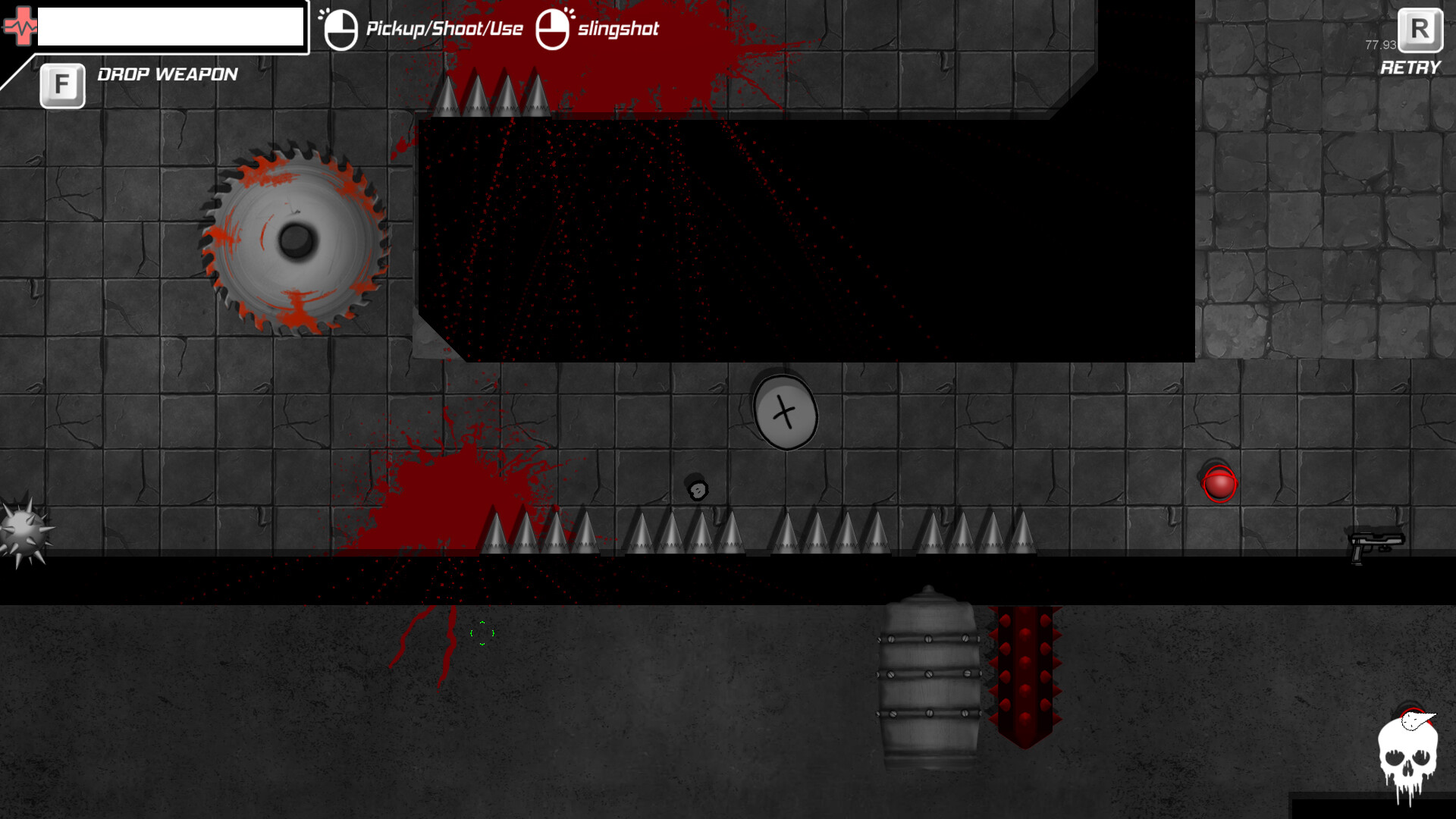
Task: Click the DROP WEAPON label
Action: point(166,74)
